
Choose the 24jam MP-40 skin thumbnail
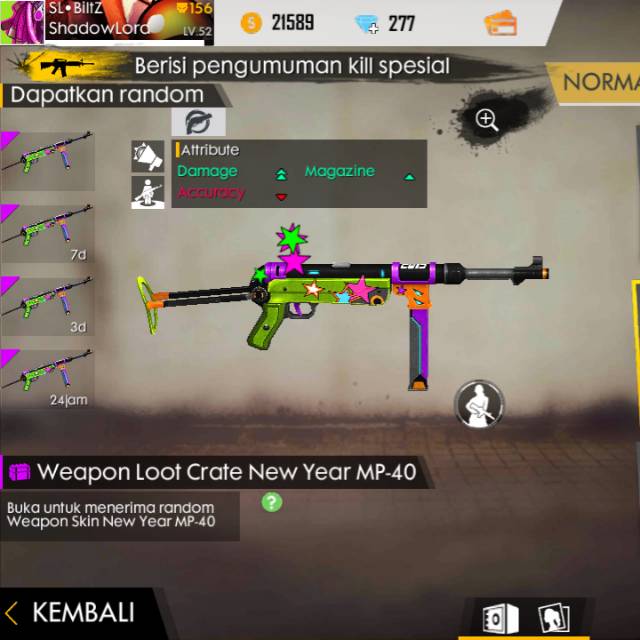[48, 377]
